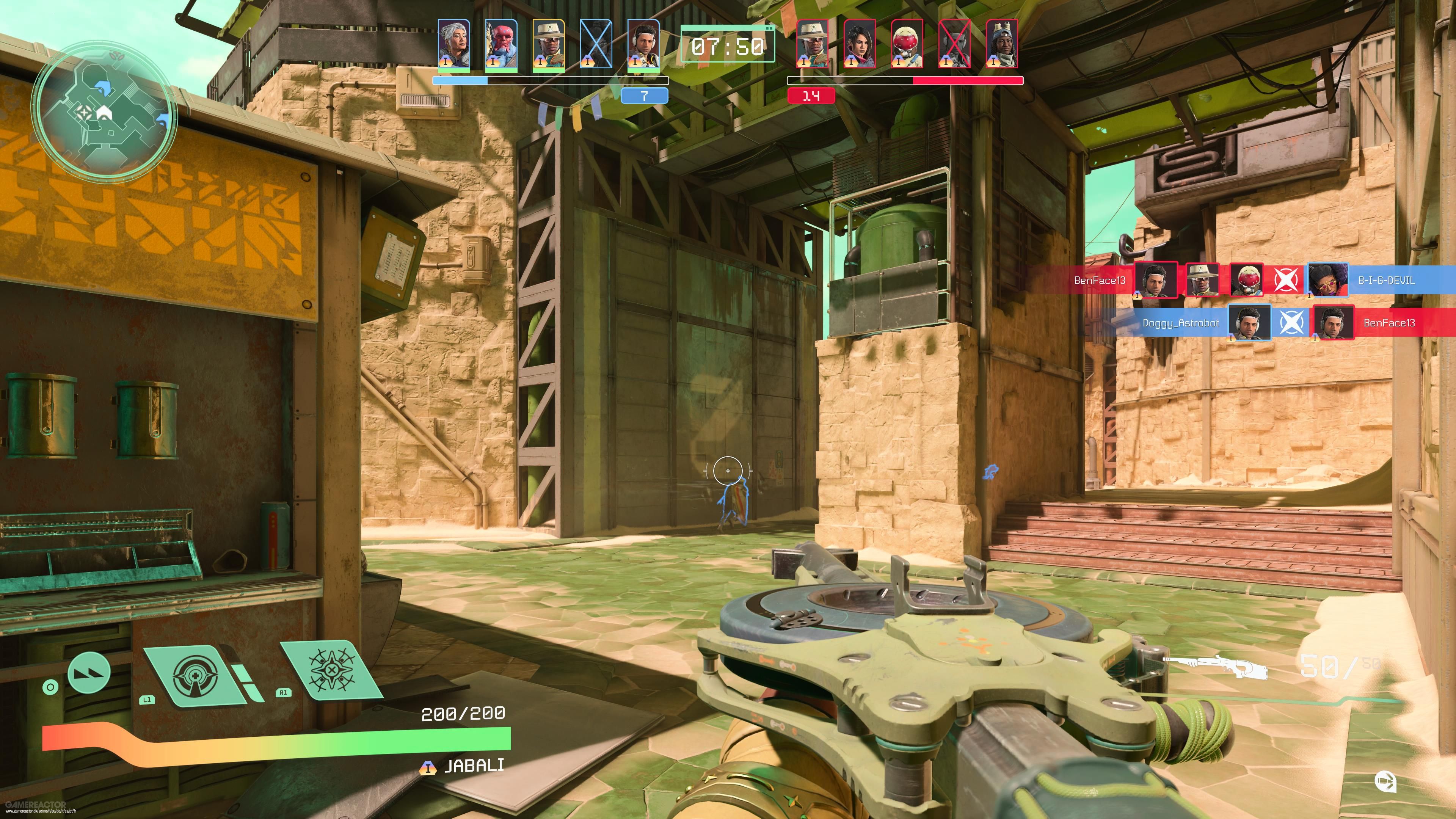Choose the red-faced alien teammate portrait
Image resolution: width=1456 pixels, height=819 pixels.
coord(501,44)
